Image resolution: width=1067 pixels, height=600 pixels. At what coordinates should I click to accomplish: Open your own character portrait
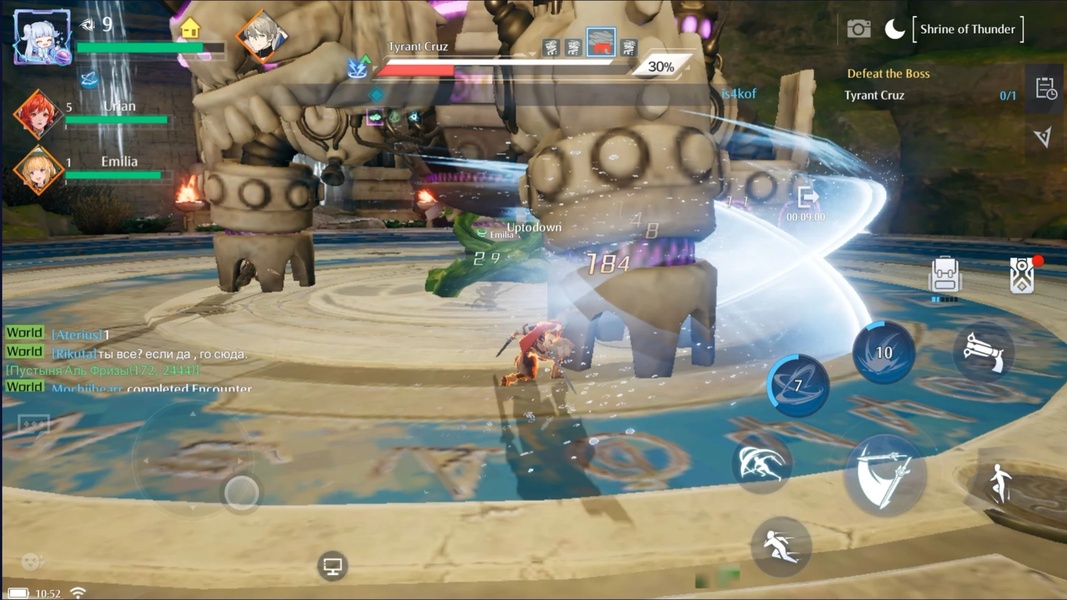point(42,38)
